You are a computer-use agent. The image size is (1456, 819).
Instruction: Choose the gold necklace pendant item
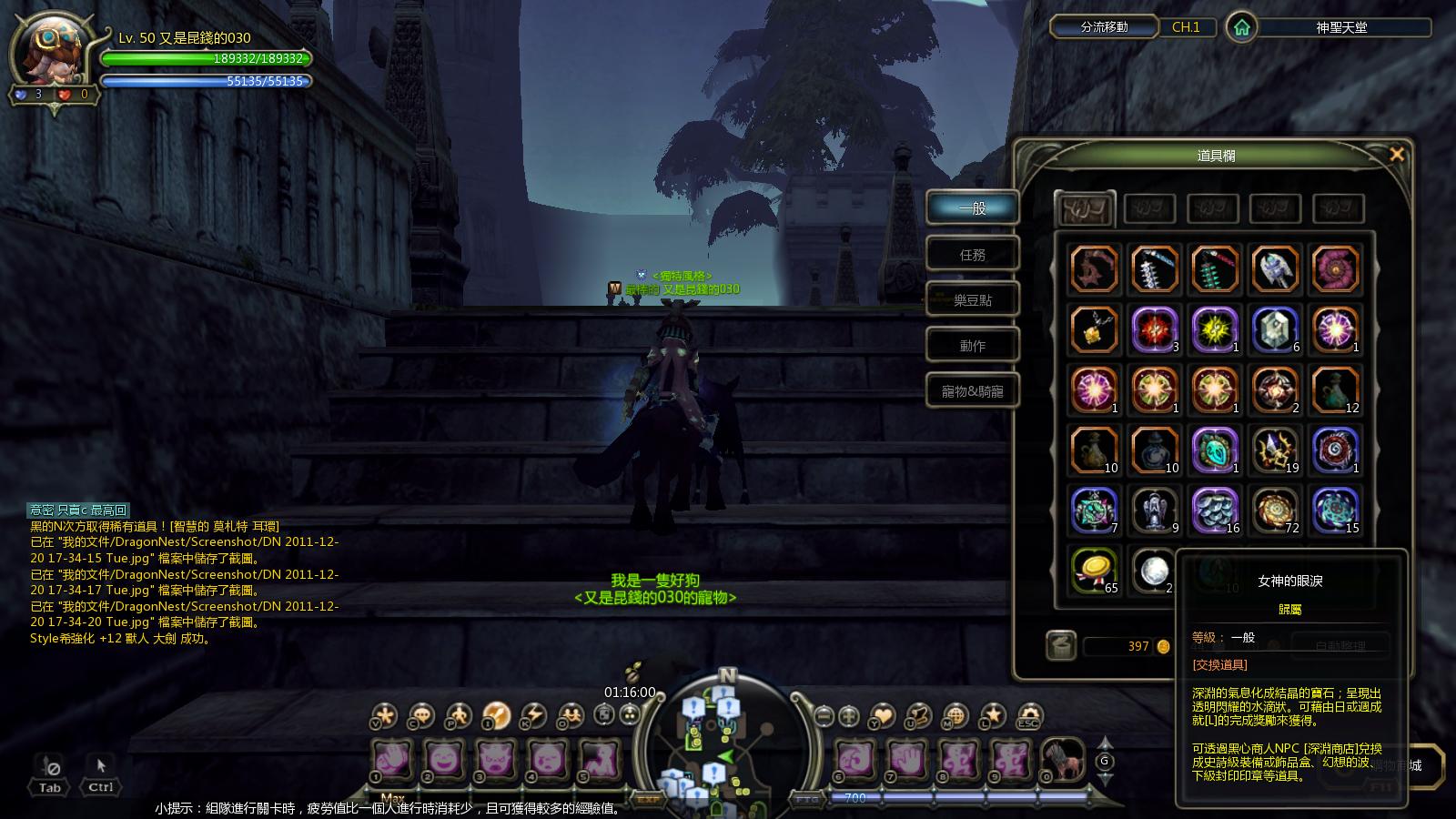click(x=1093, y=329)
